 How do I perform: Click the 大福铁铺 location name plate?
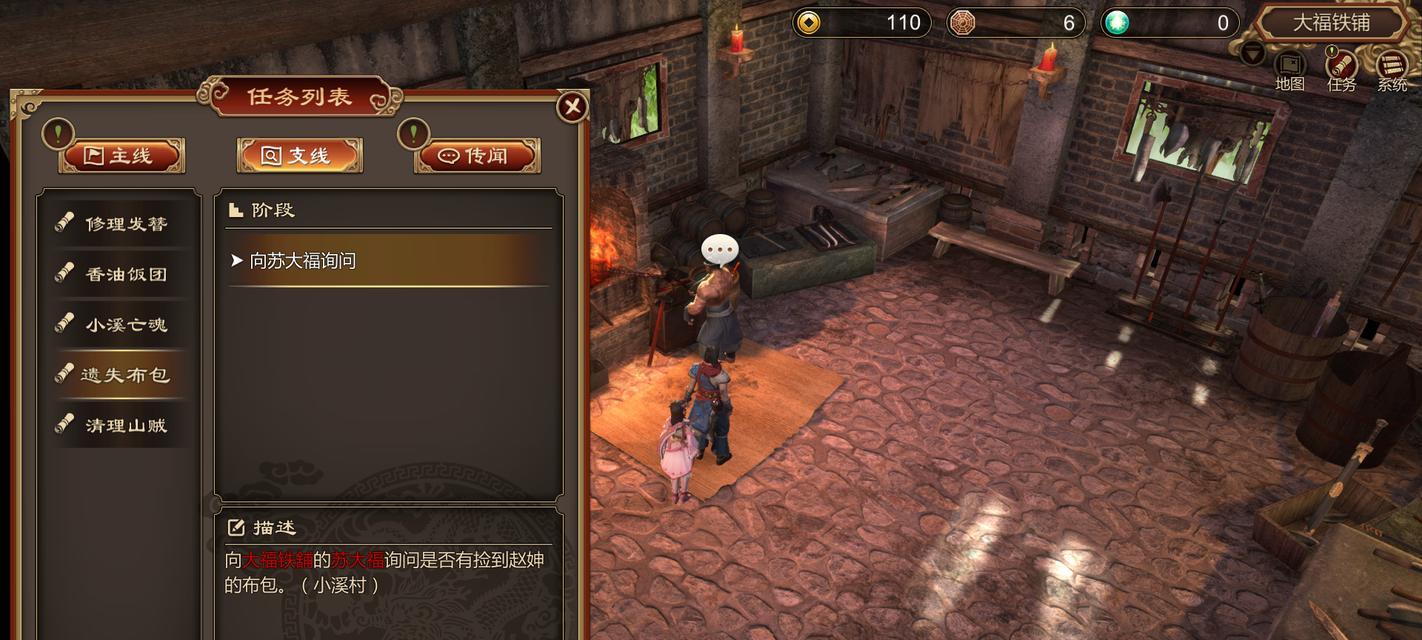1331,22
